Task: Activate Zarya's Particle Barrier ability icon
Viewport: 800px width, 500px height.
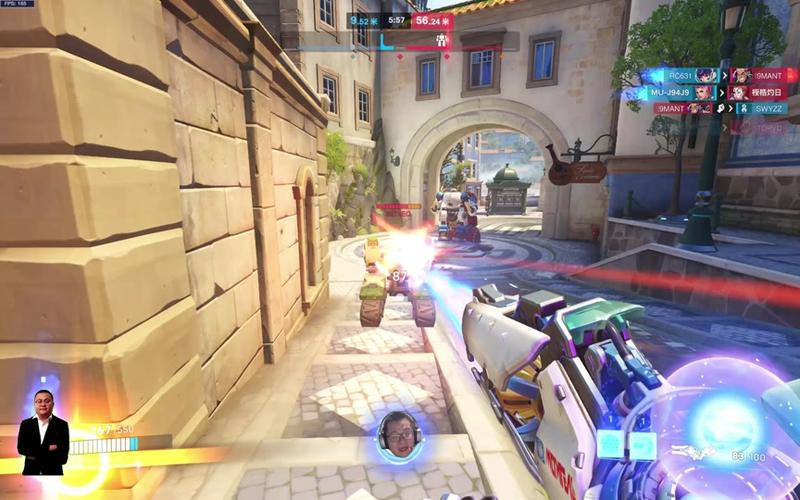Action: click(610, 444)
